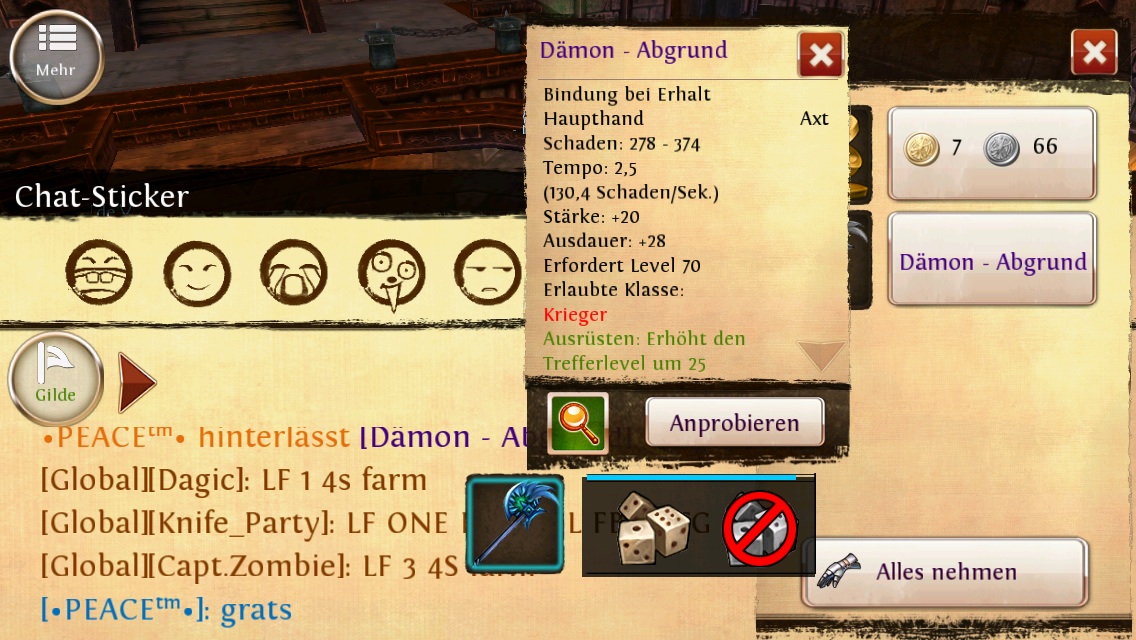1136x640 pixels.
Task: Send the glasses-face chat sticker
Action: point(99,272)
